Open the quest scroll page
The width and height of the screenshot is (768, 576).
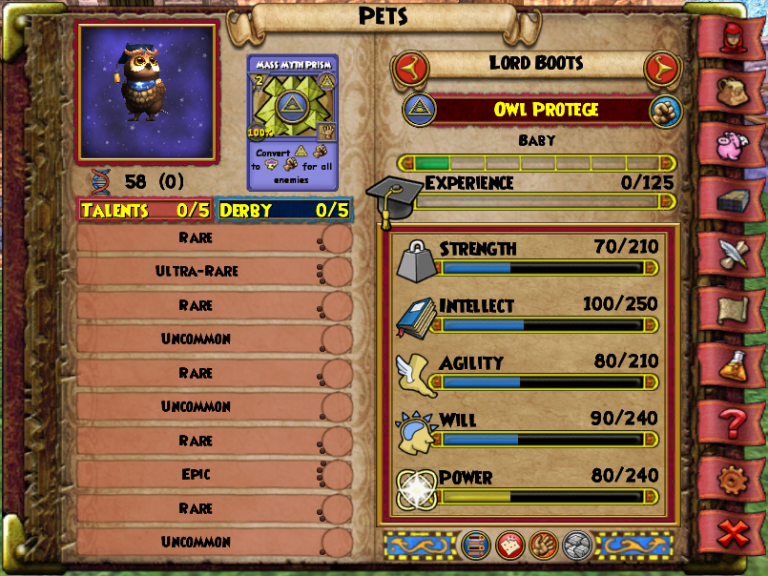click(x=736, y=311)
